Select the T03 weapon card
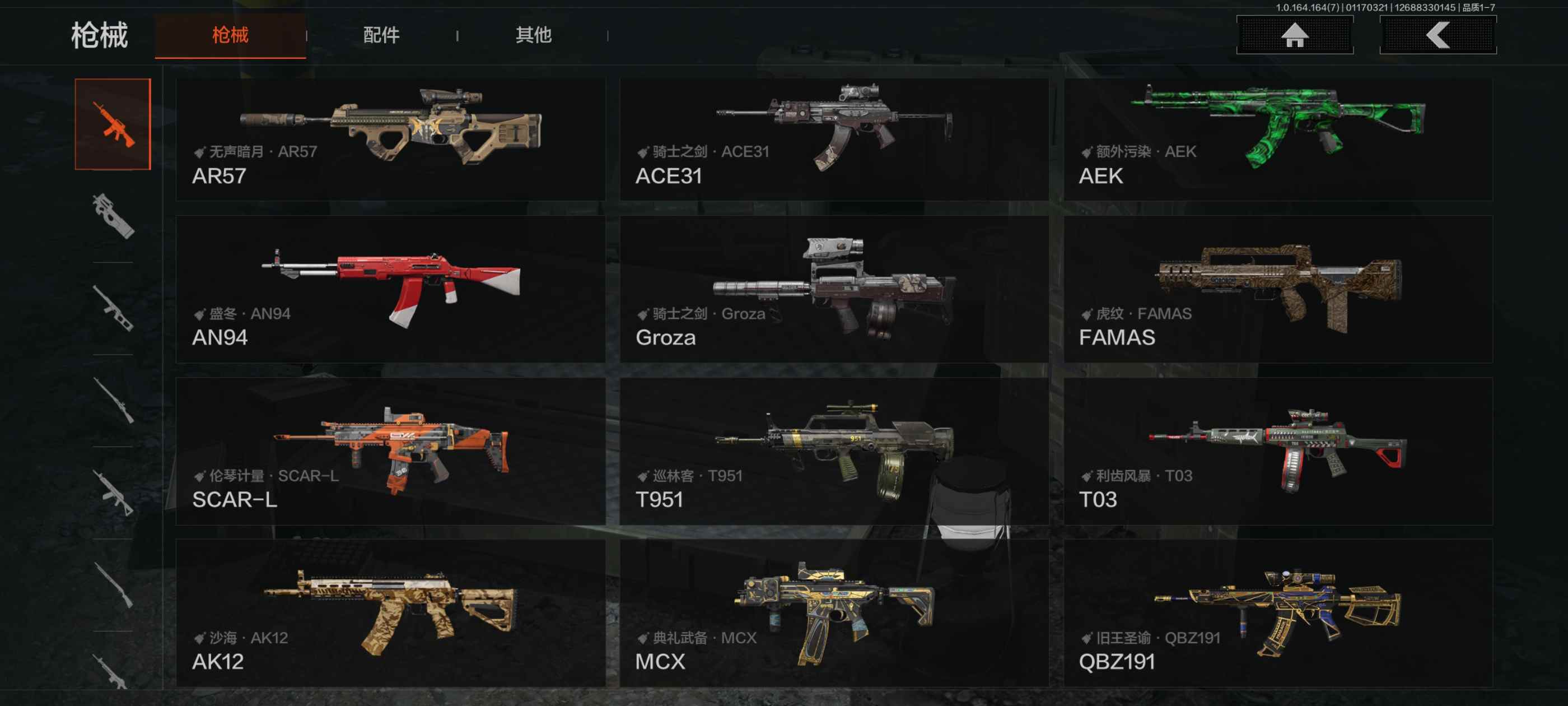The width and height of the screenshot is (1568, 706). pos(1278,452)
